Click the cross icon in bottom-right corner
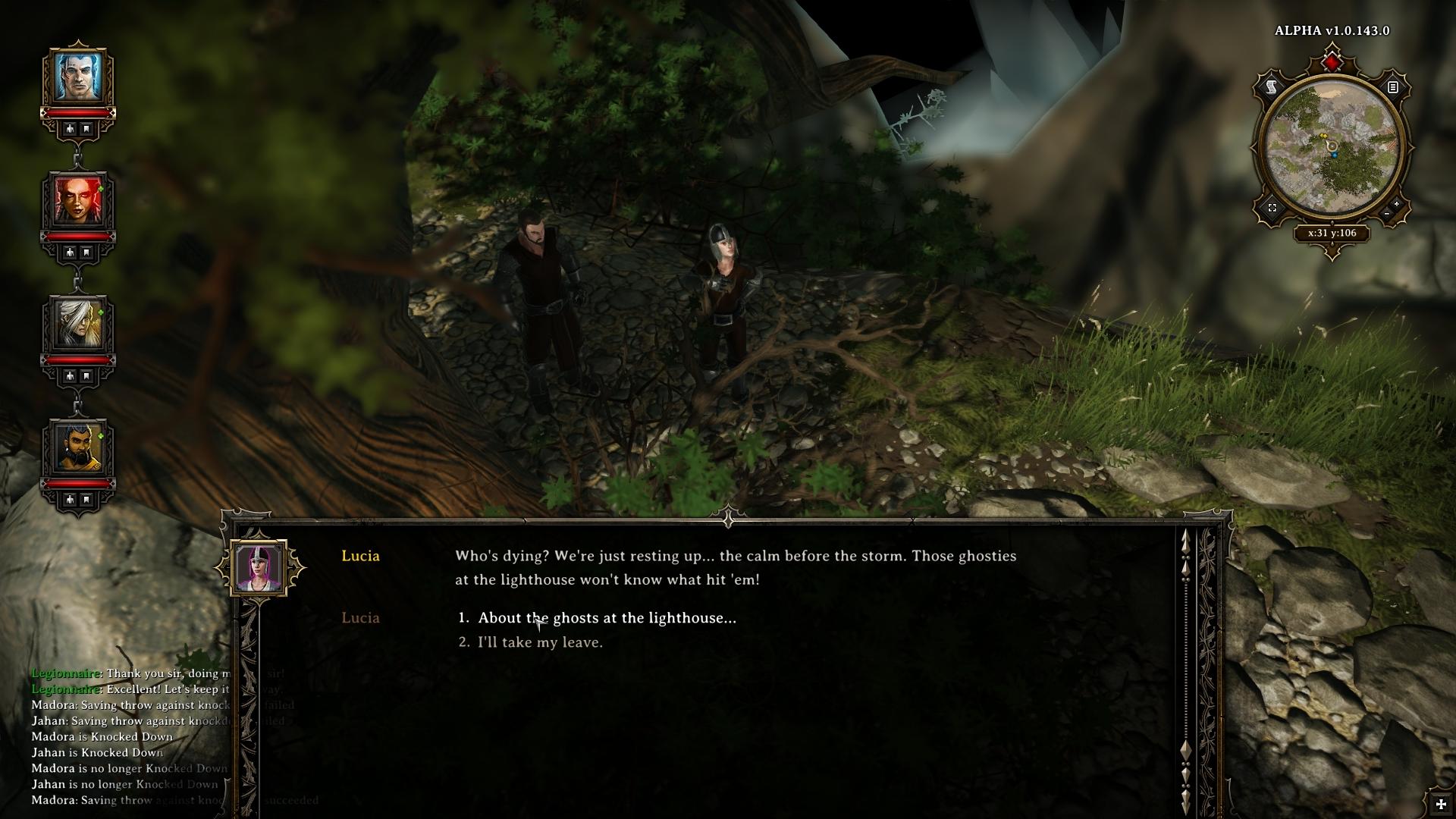This screenshot has width=1456, height=819. (x=1441, y=804)
